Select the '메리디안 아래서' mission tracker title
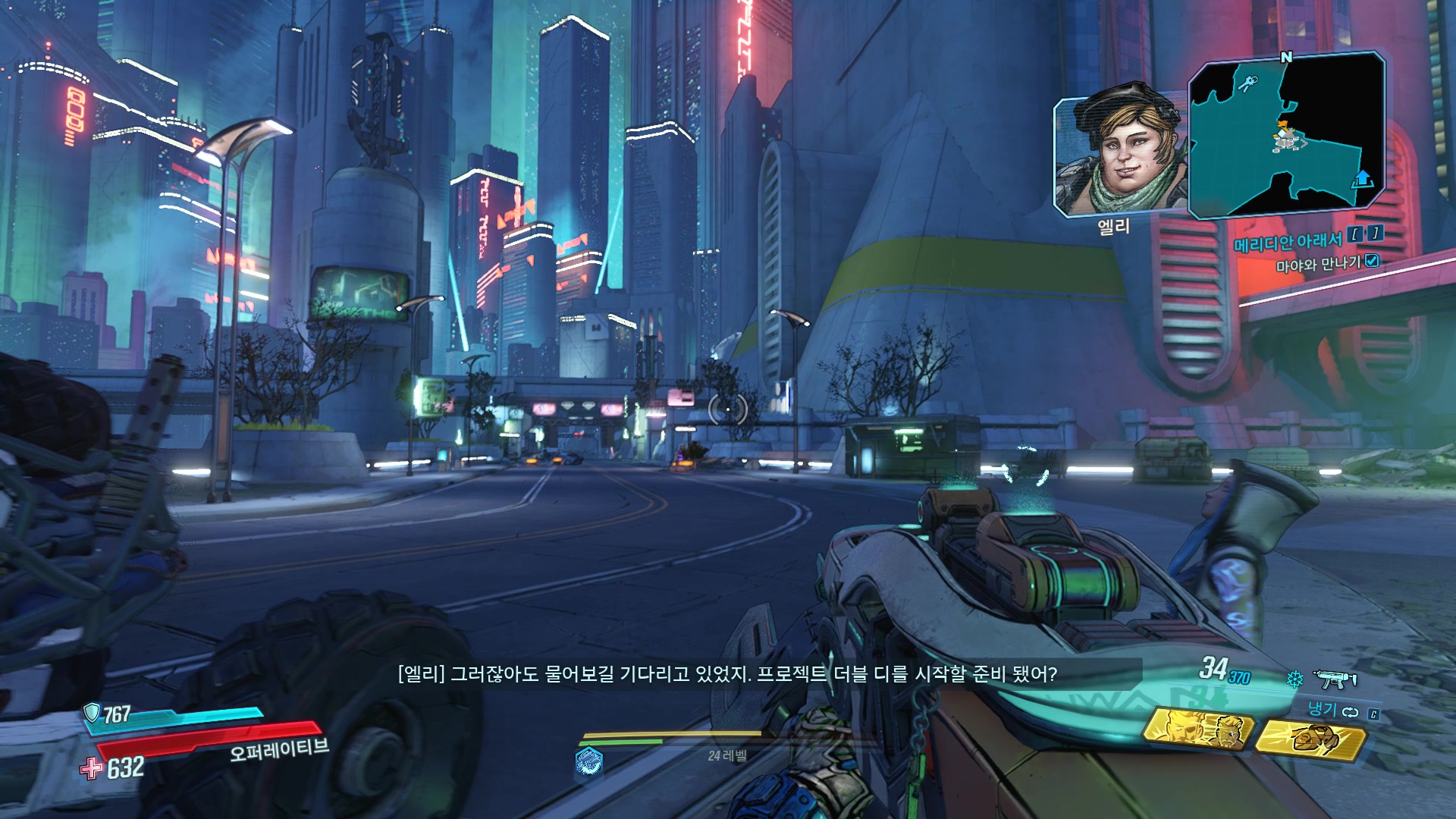1456x819 pixels. pos(1288,242)
